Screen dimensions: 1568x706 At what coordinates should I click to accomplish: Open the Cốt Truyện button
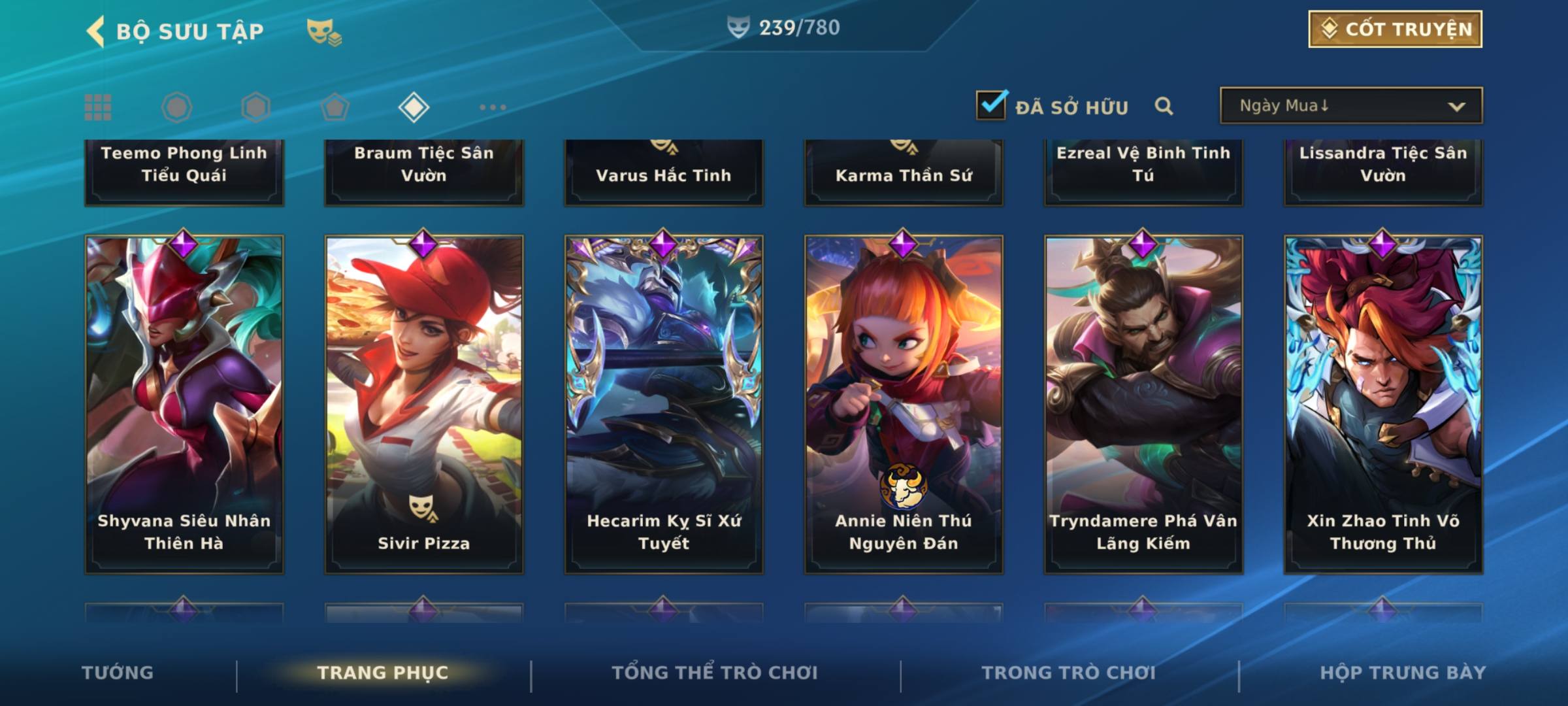[1395, 29]
